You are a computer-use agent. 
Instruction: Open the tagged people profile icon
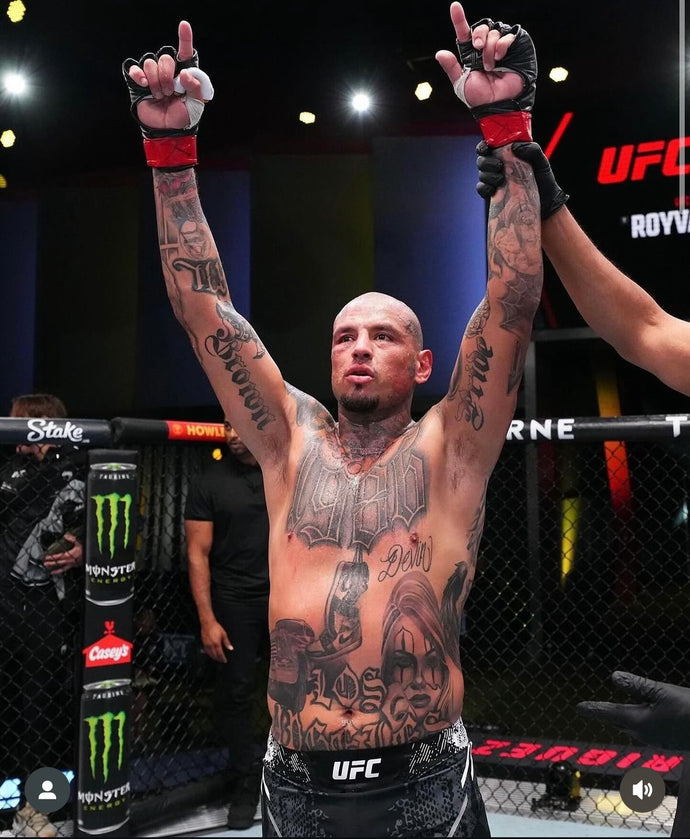pyautogui.click(x=47, y=789)
